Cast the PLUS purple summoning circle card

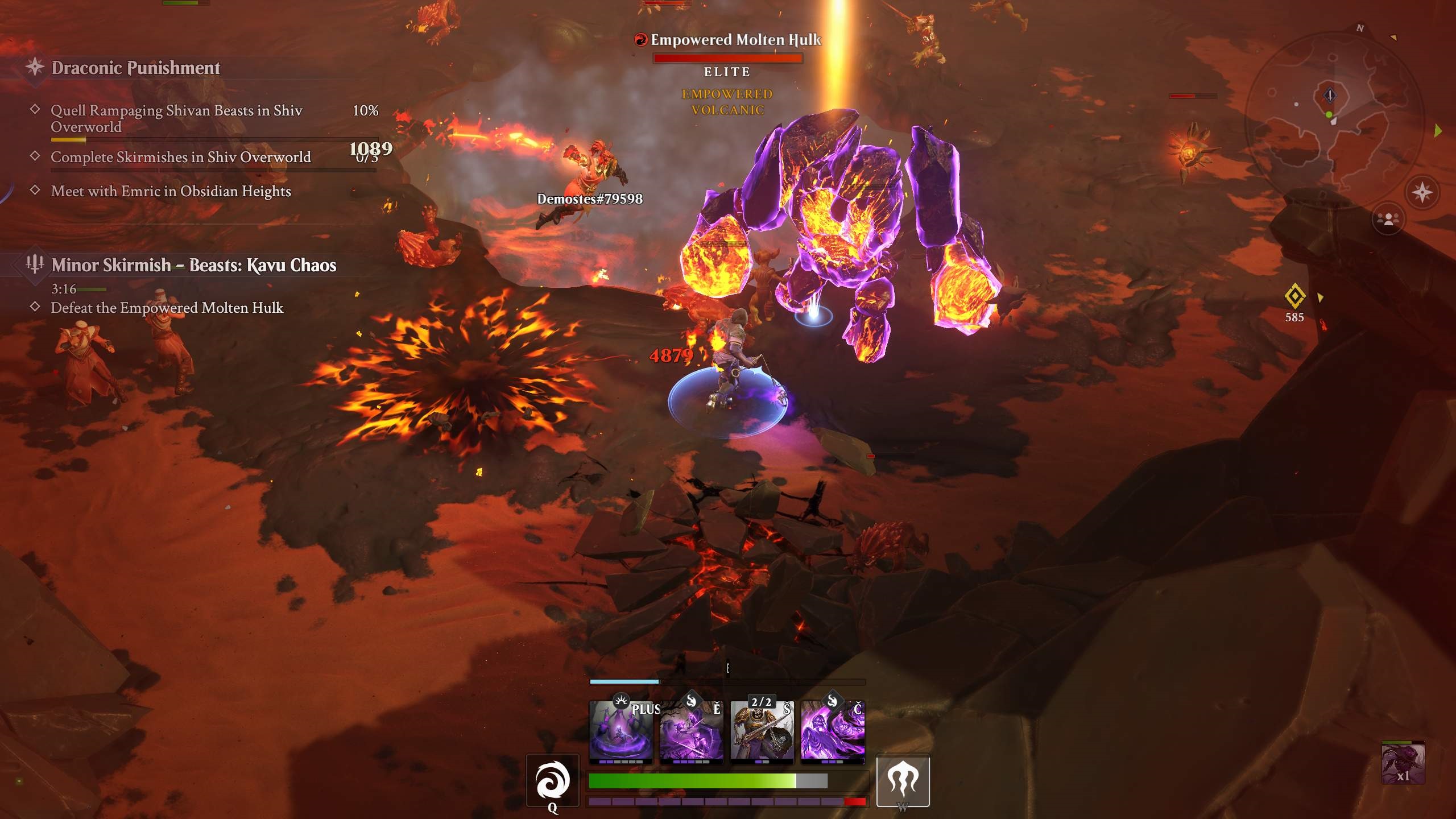[x=621, y=731]
